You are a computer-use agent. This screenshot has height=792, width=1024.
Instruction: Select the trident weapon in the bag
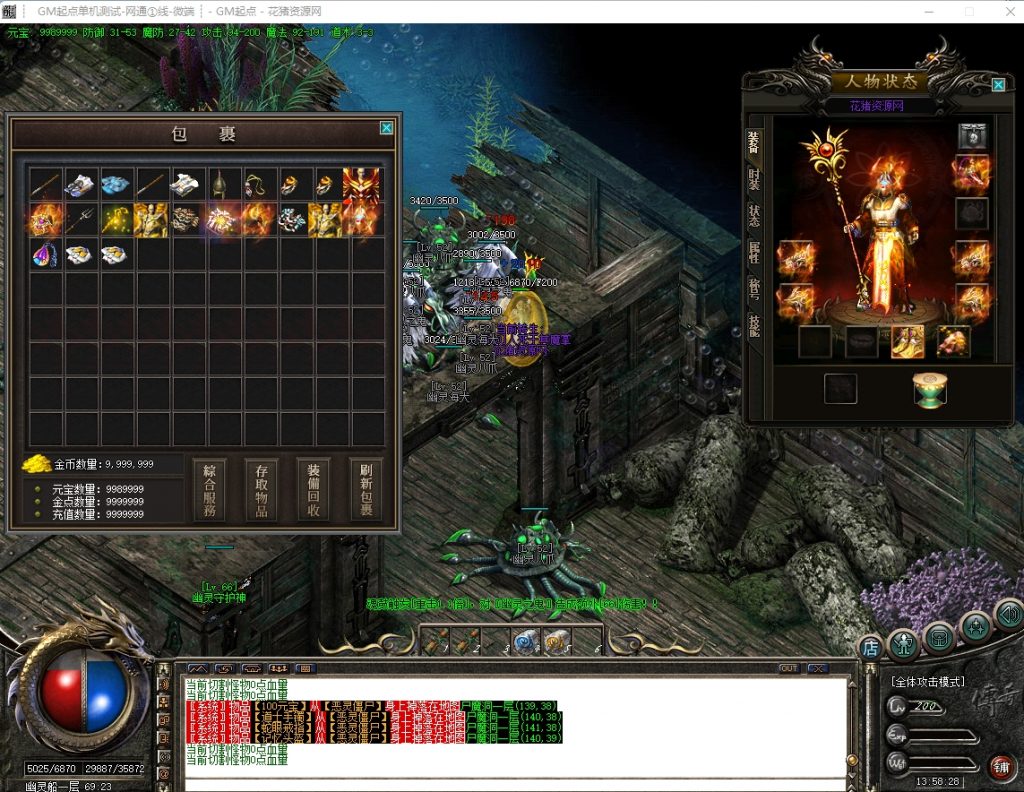[x=80, y=219]
